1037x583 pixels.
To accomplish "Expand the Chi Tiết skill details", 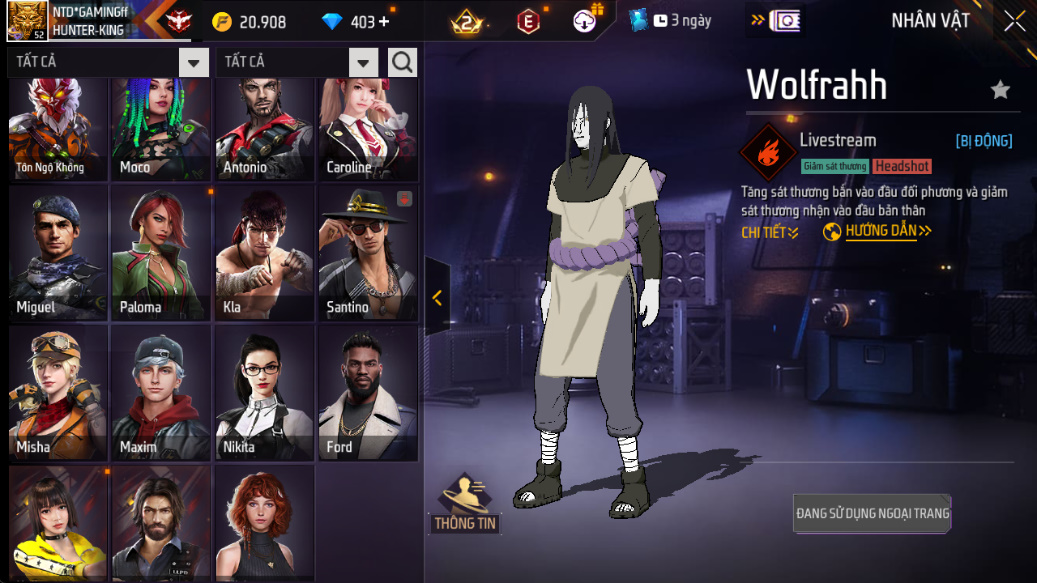I will coord(770,232).
